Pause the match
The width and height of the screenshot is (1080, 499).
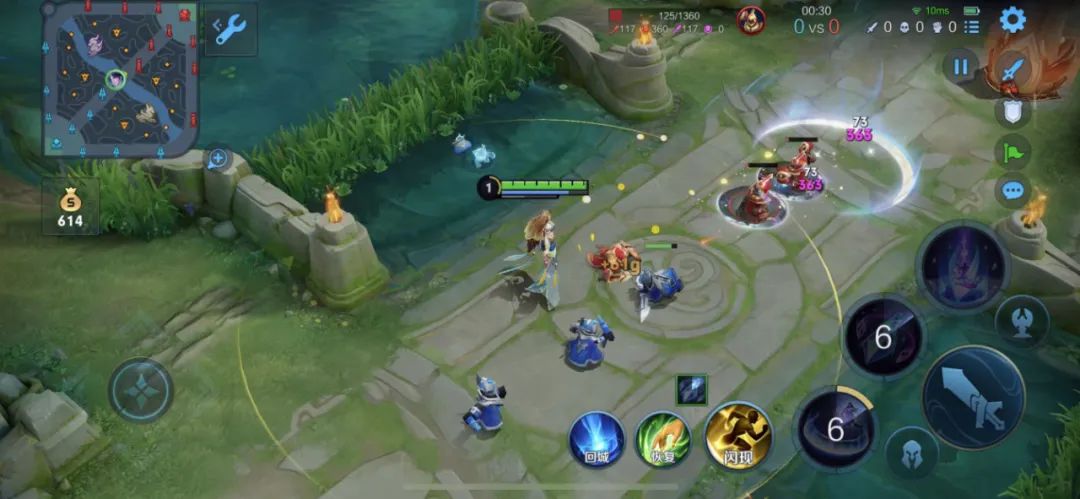tap(960, 67)
